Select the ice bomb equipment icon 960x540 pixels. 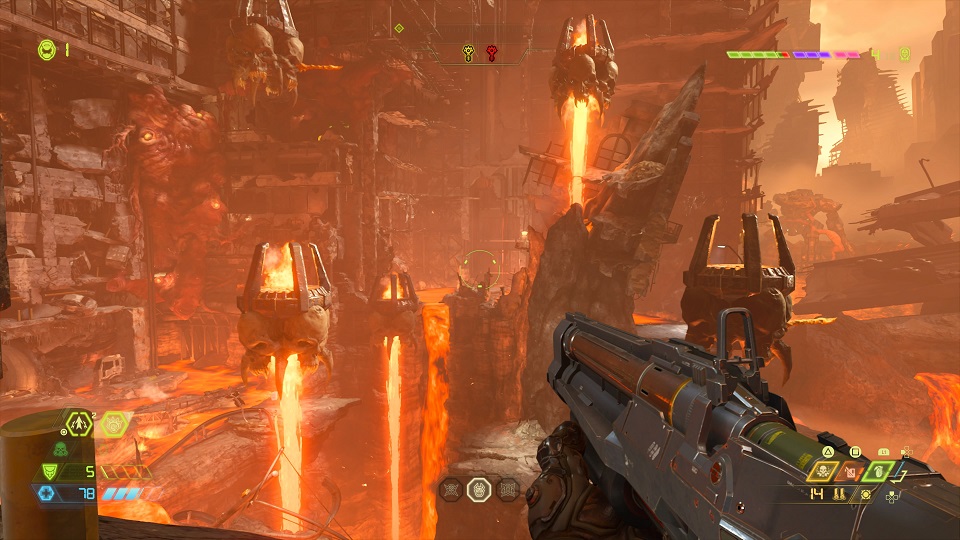tap(114, 423)
